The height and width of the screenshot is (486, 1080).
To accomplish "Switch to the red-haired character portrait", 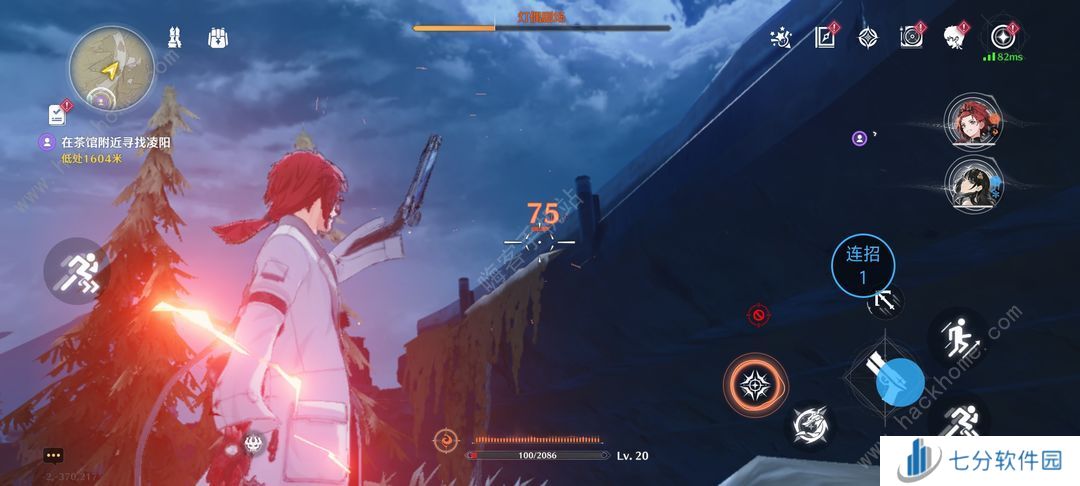I will click(969, 122).
